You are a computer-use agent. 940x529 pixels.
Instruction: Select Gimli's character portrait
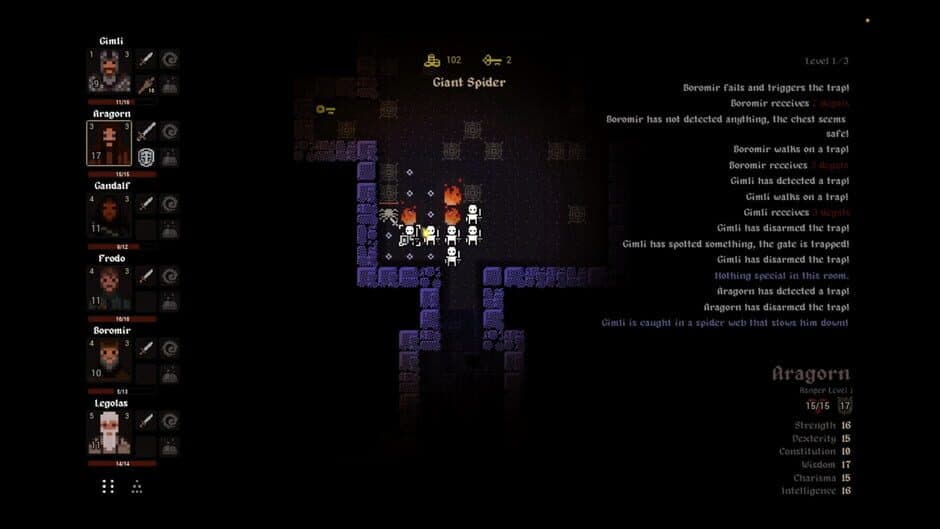[108, 70]
